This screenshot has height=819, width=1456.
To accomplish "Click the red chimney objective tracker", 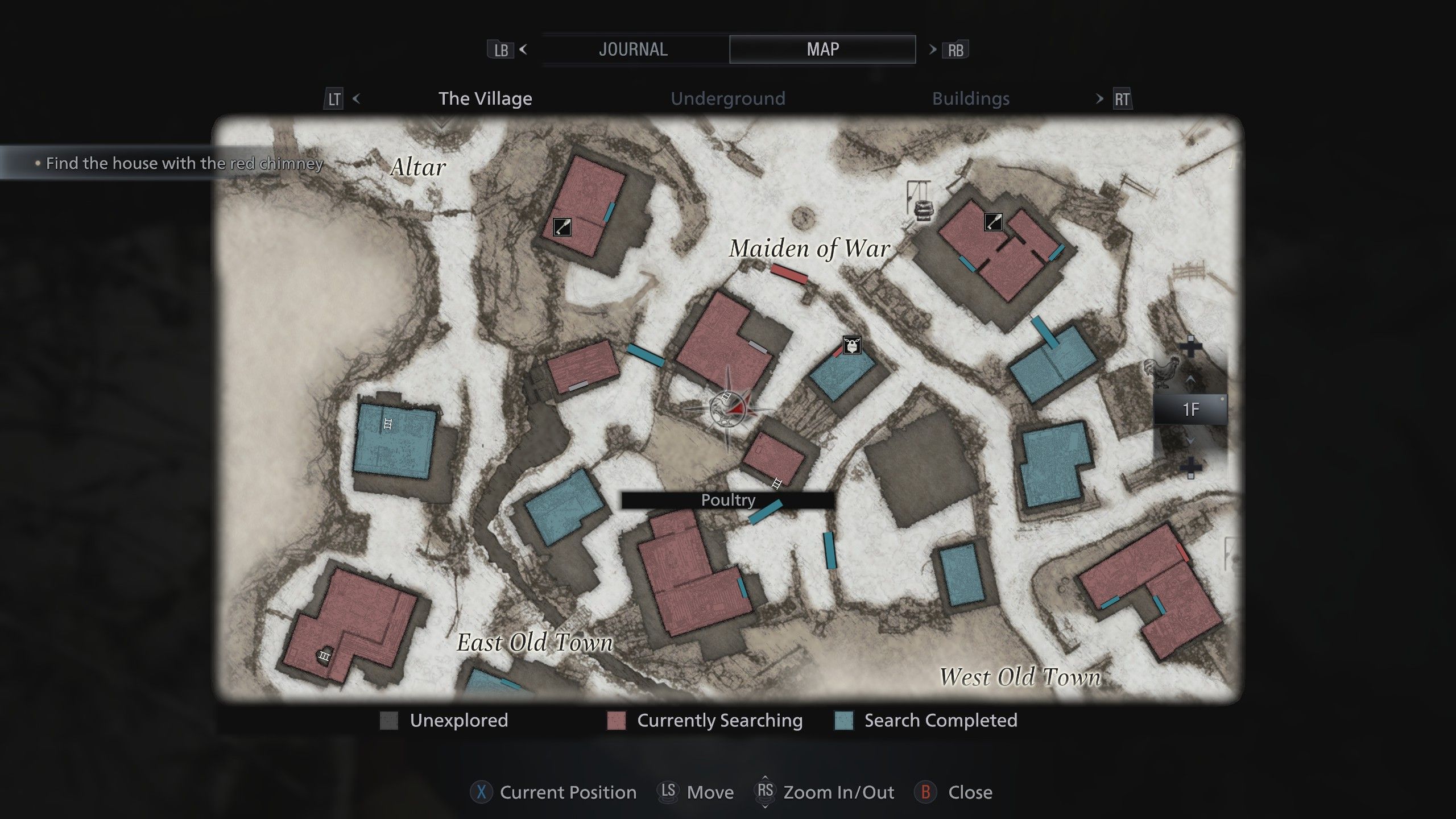I will point(183,163).
